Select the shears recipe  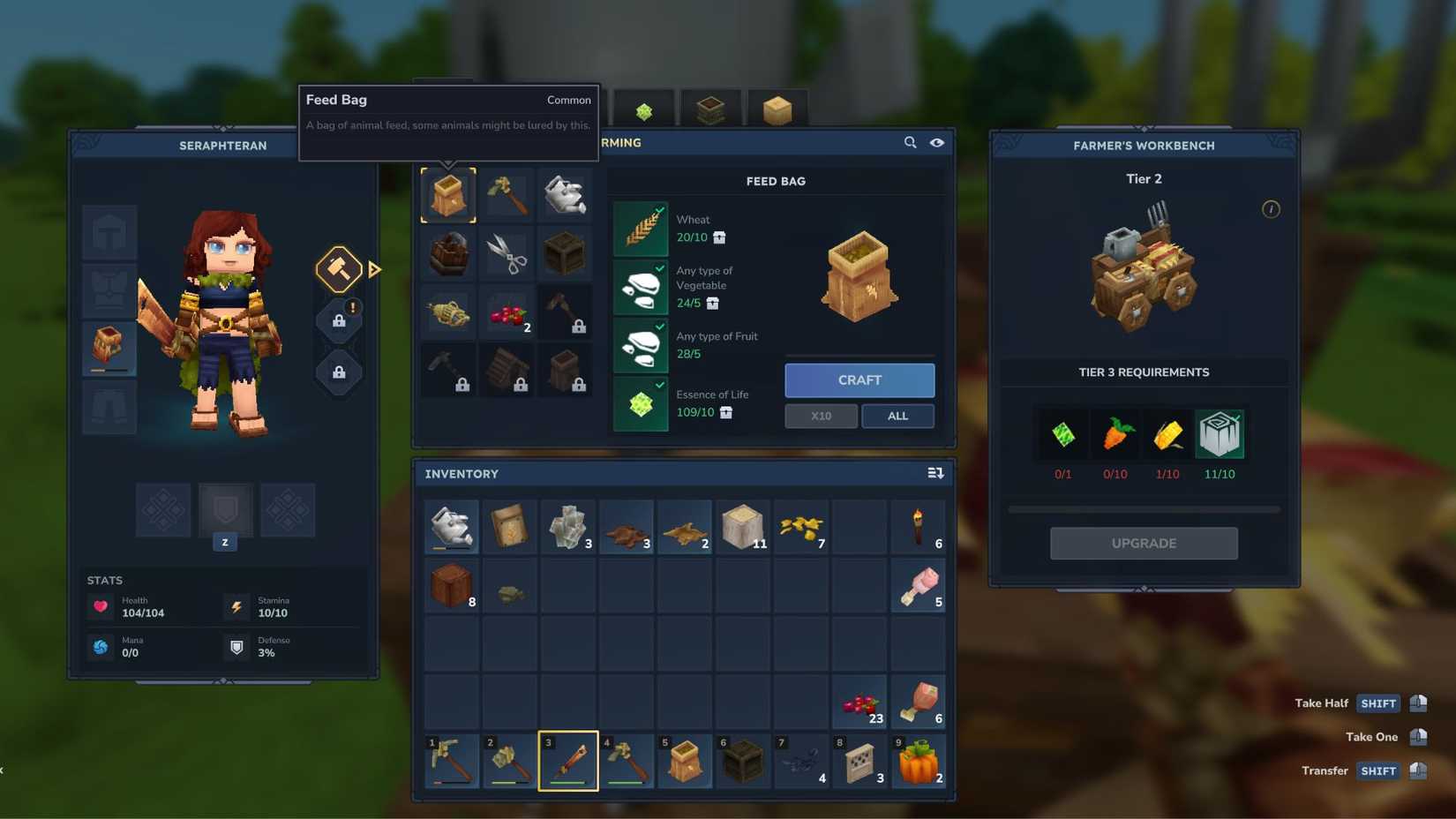507,253
